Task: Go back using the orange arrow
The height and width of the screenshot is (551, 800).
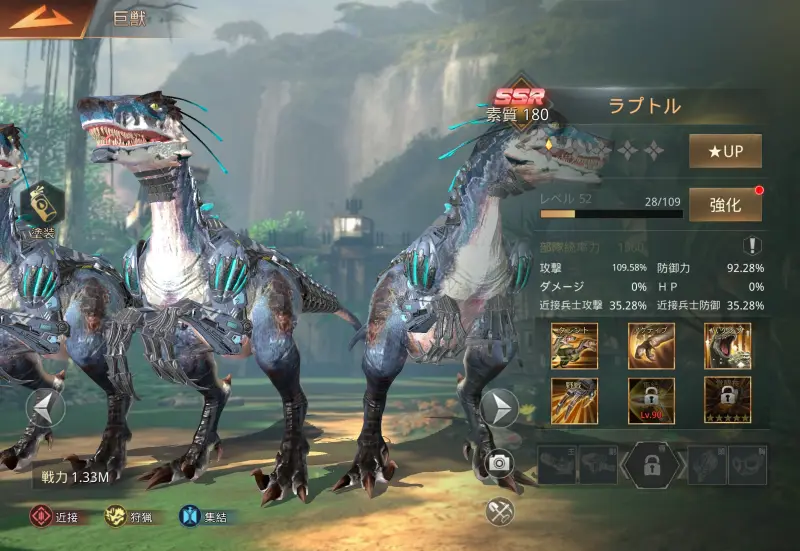Action: coord(42,17)
